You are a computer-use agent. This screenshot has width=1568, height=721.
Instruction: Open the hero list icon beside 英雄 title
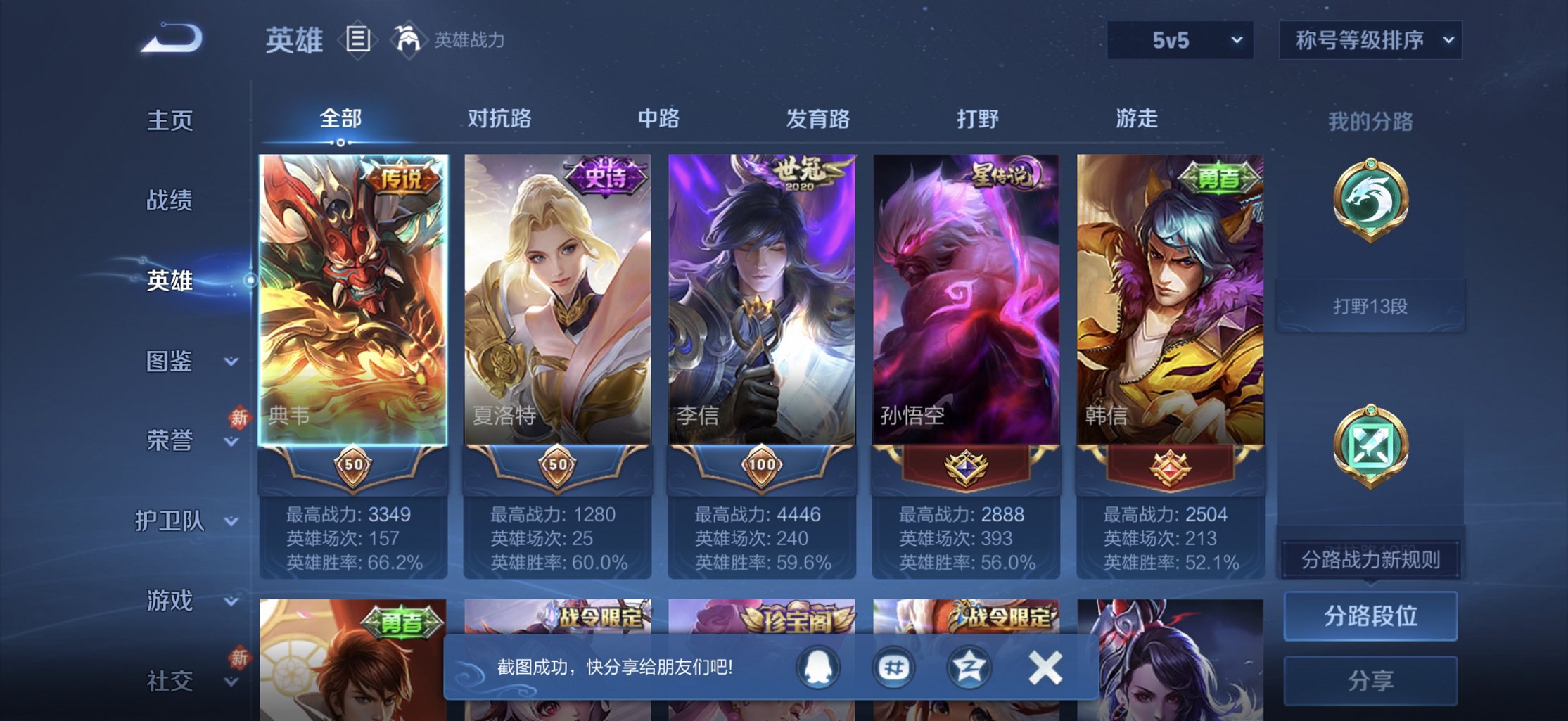[357, 39]
